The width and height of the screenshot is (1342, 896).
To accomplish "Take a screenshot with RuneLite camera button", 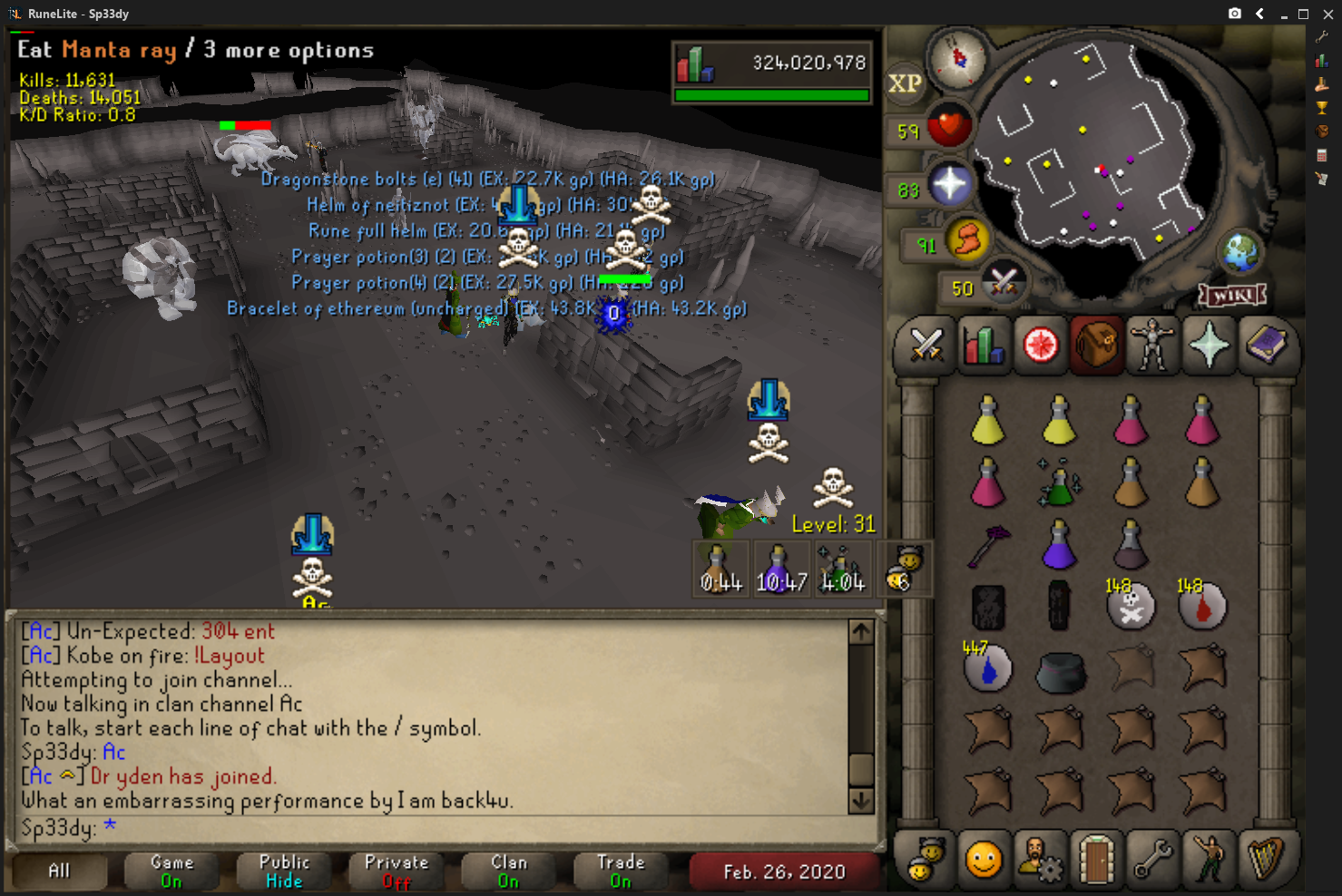I will pyautogui.click(x=1235, y=14).
